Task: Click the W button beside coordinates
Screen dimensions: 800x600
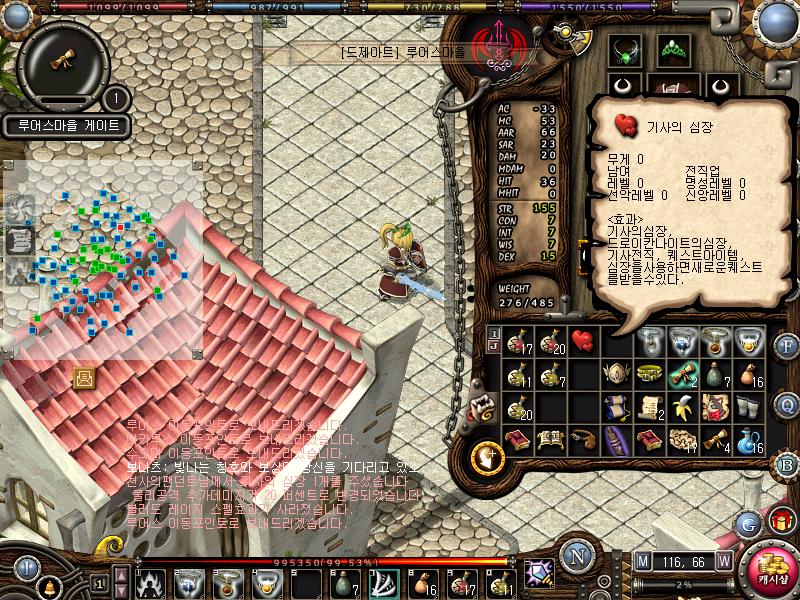Action: [x=723, y=560]
